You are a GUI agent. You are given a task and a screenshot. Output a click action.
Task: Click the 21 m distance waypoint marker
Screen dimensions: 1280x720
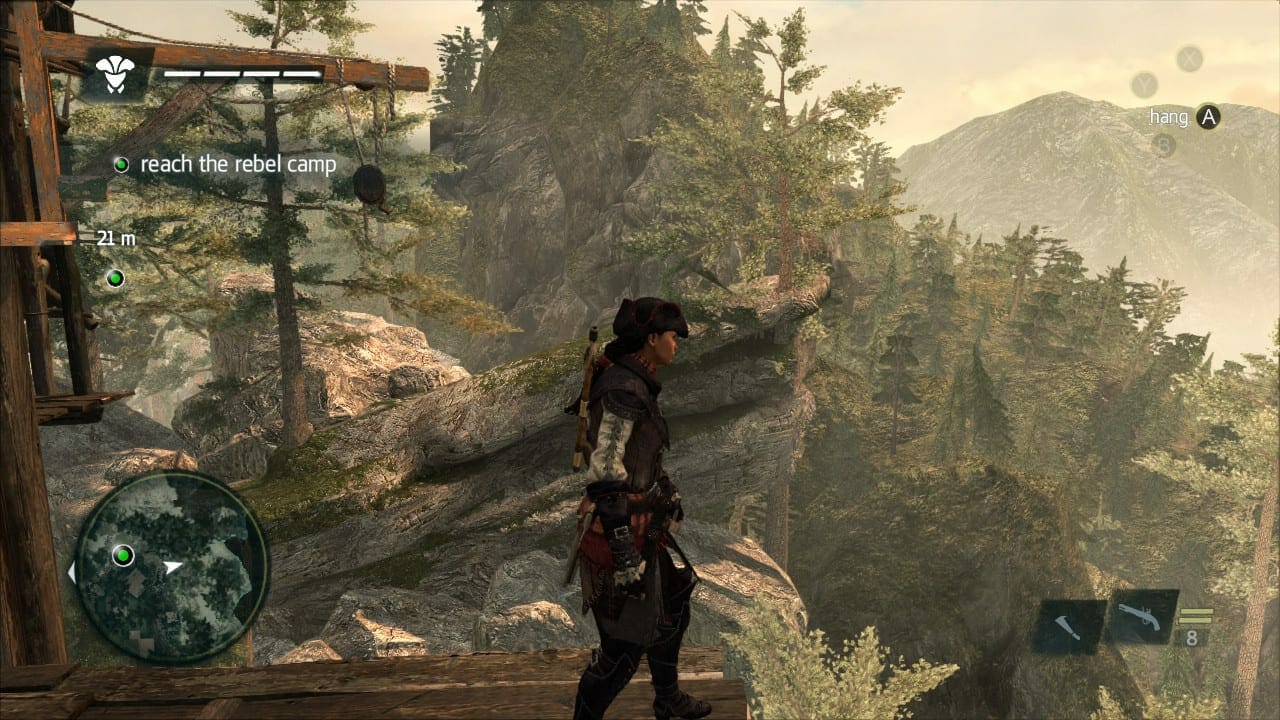point(116,277)
